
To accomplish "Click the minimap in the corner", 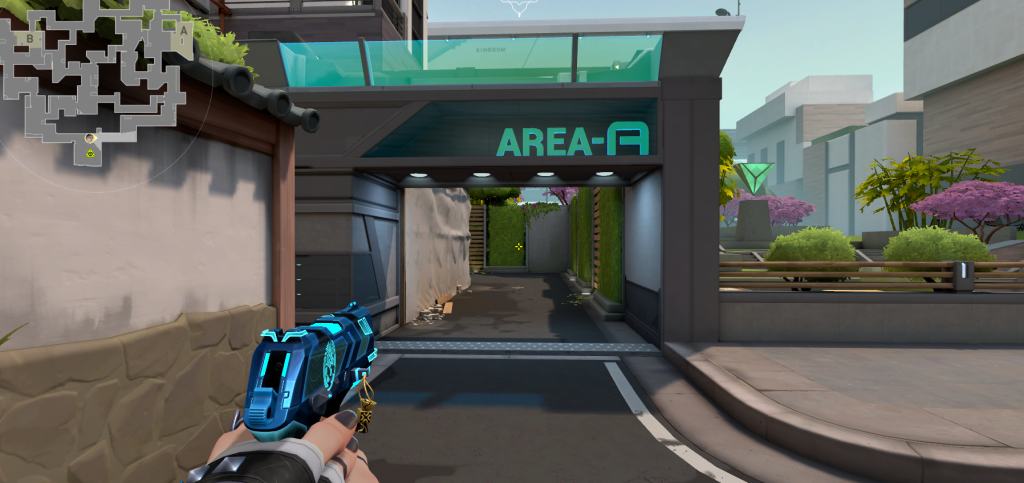I will coord(97,78).
